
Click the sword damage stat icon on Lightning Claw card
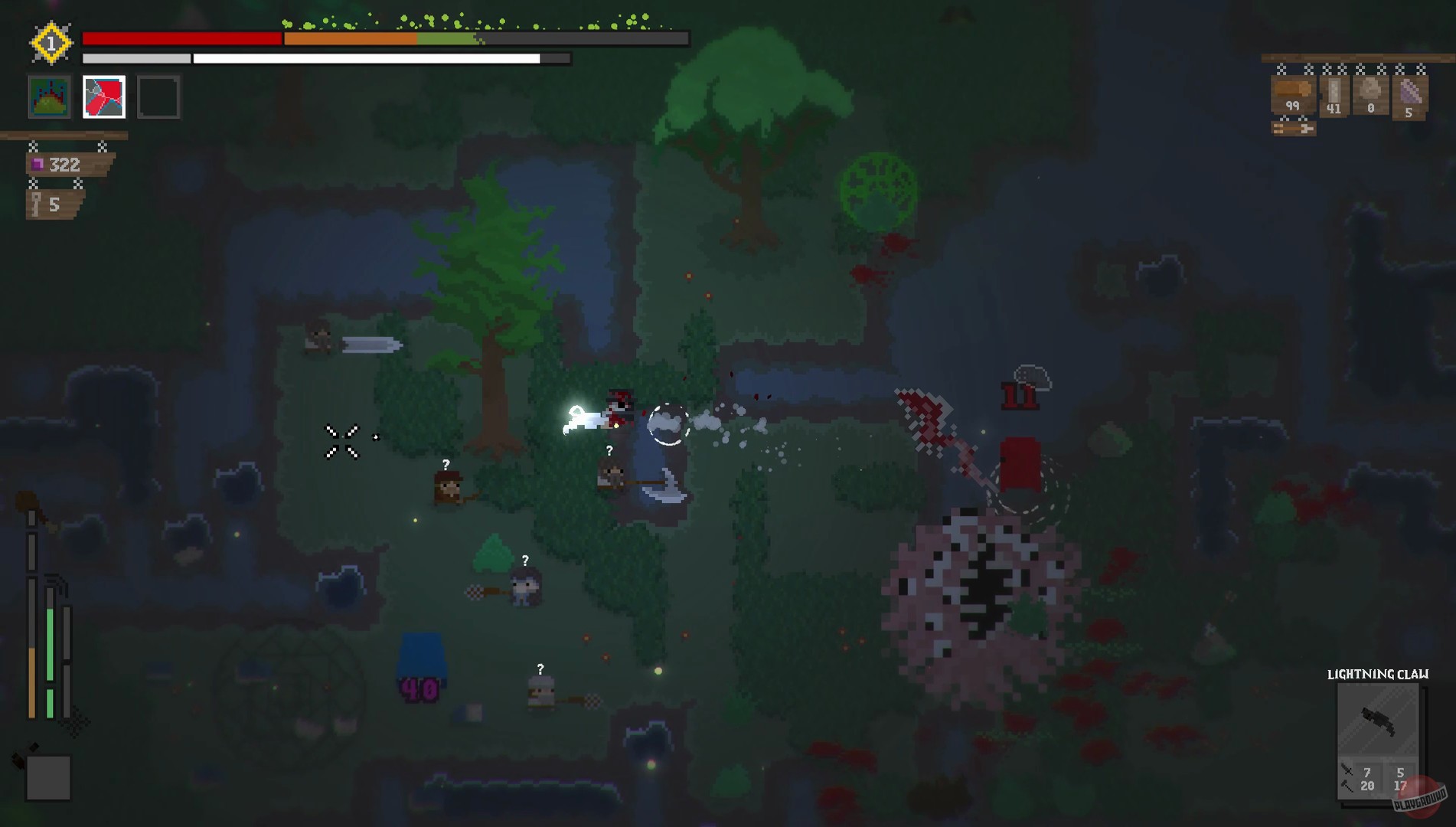1346,768
